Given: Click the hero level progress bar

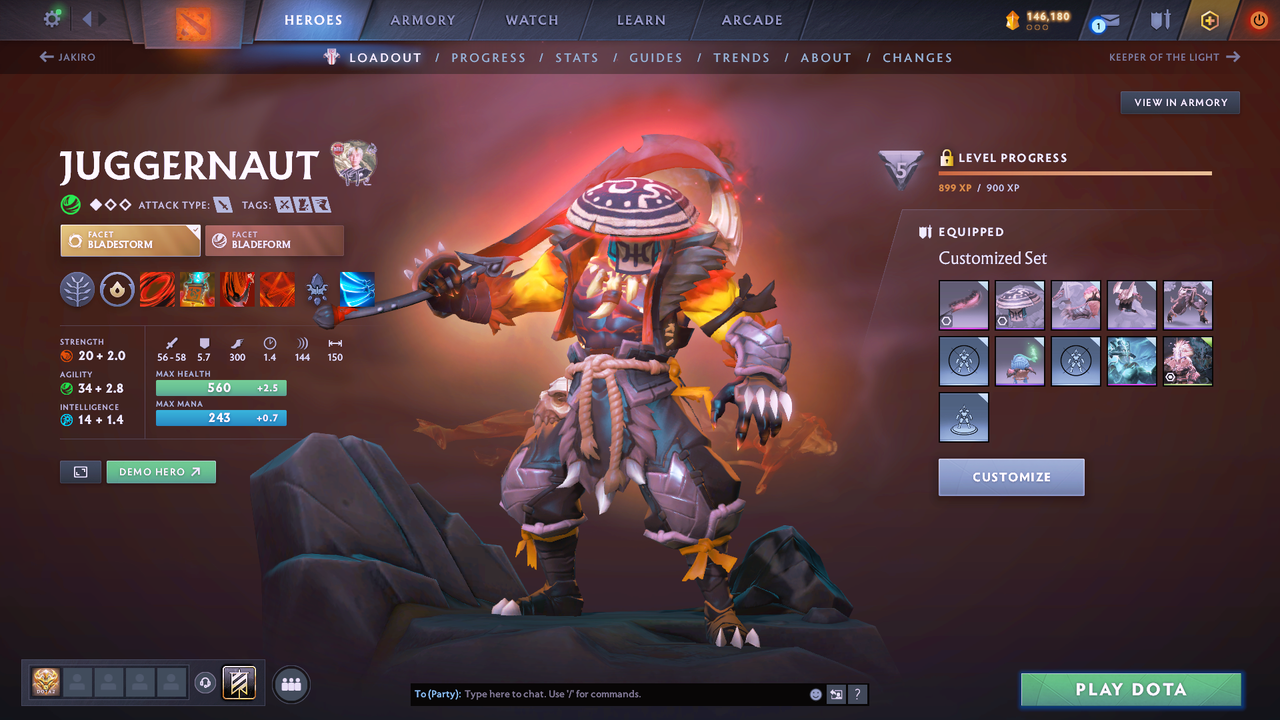Looking at the screenshot, I should click(x=1075, y=172).
